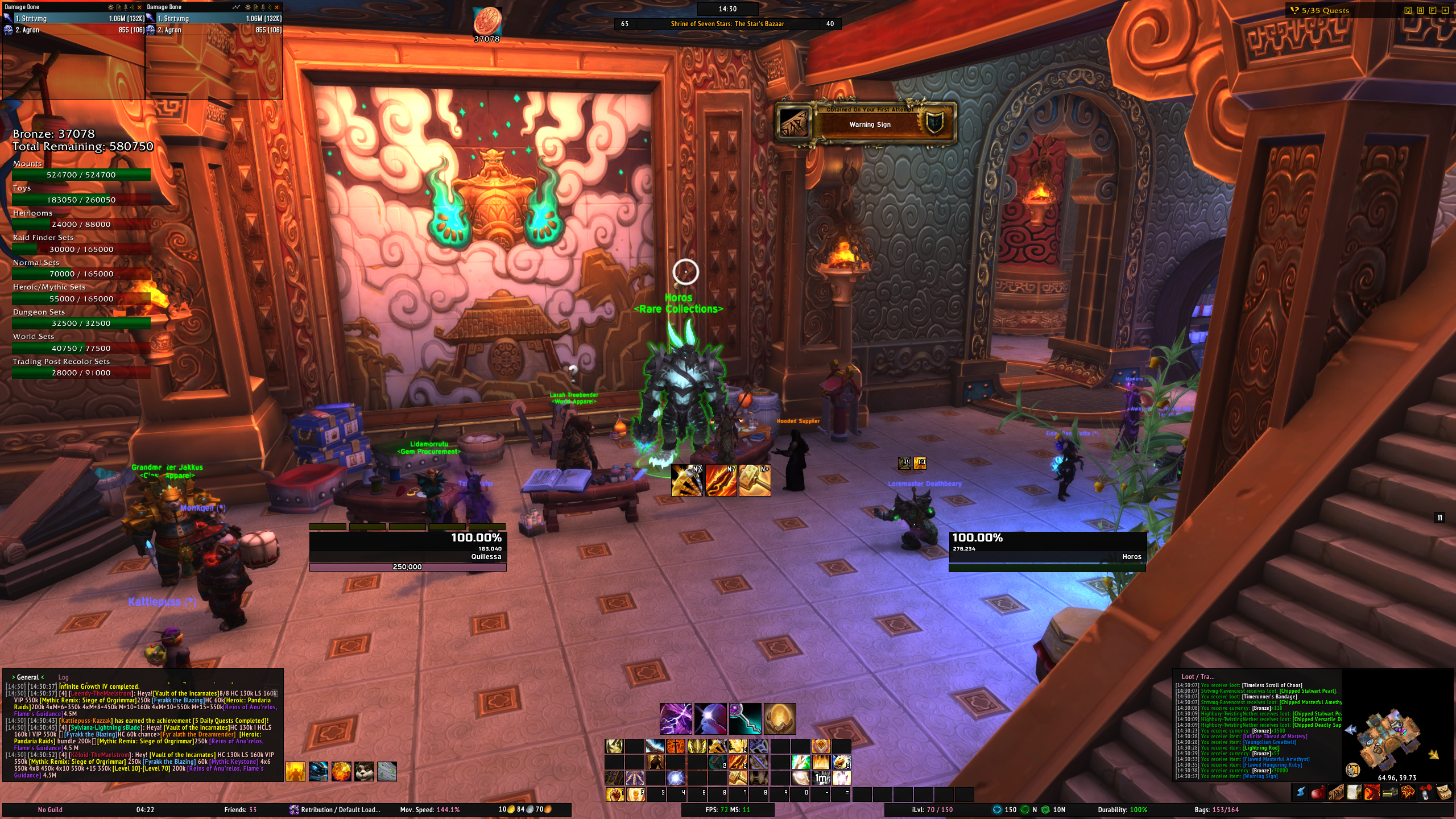Cast the golden fist ability in slot 1
This screenshot has width=1456, height=819.
point(614,794)
